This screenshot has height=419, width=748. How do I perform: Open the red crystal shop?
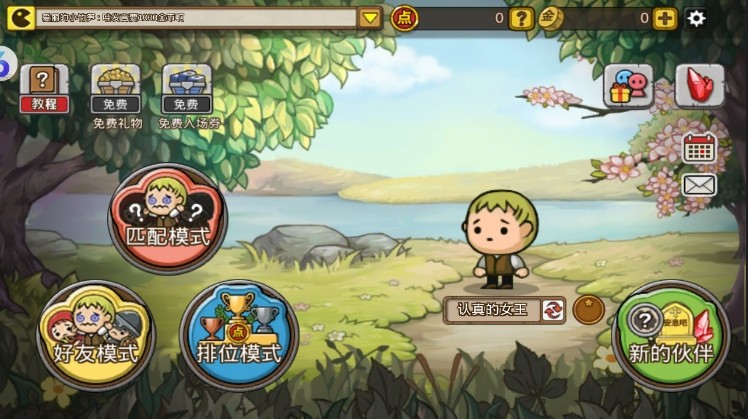click(699, 86)
